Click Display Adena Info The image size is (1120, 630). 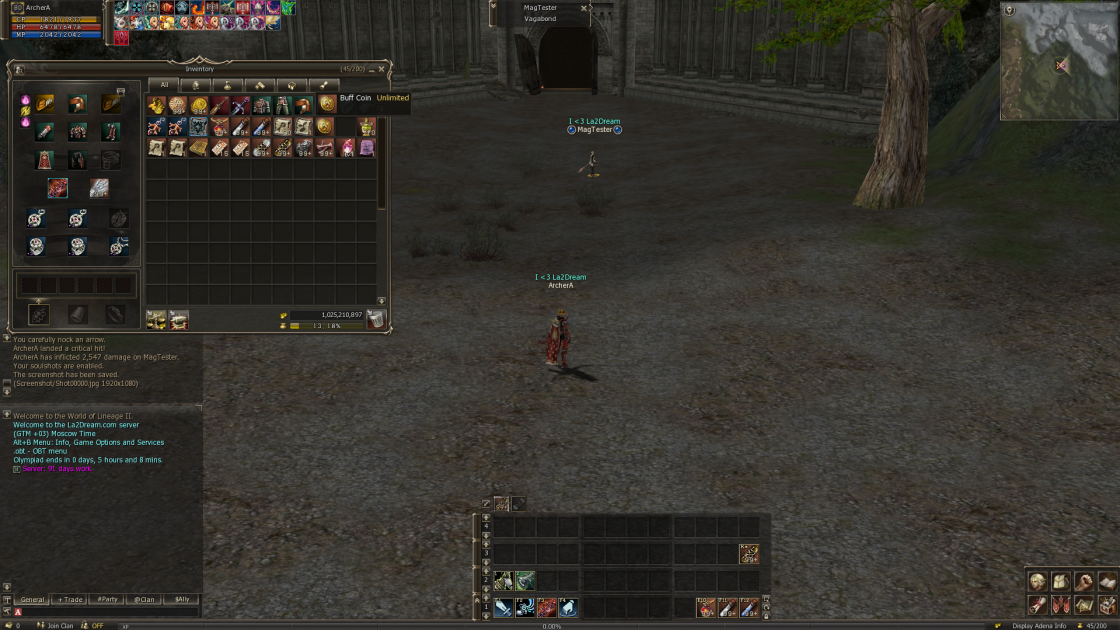coord(1038,625)
